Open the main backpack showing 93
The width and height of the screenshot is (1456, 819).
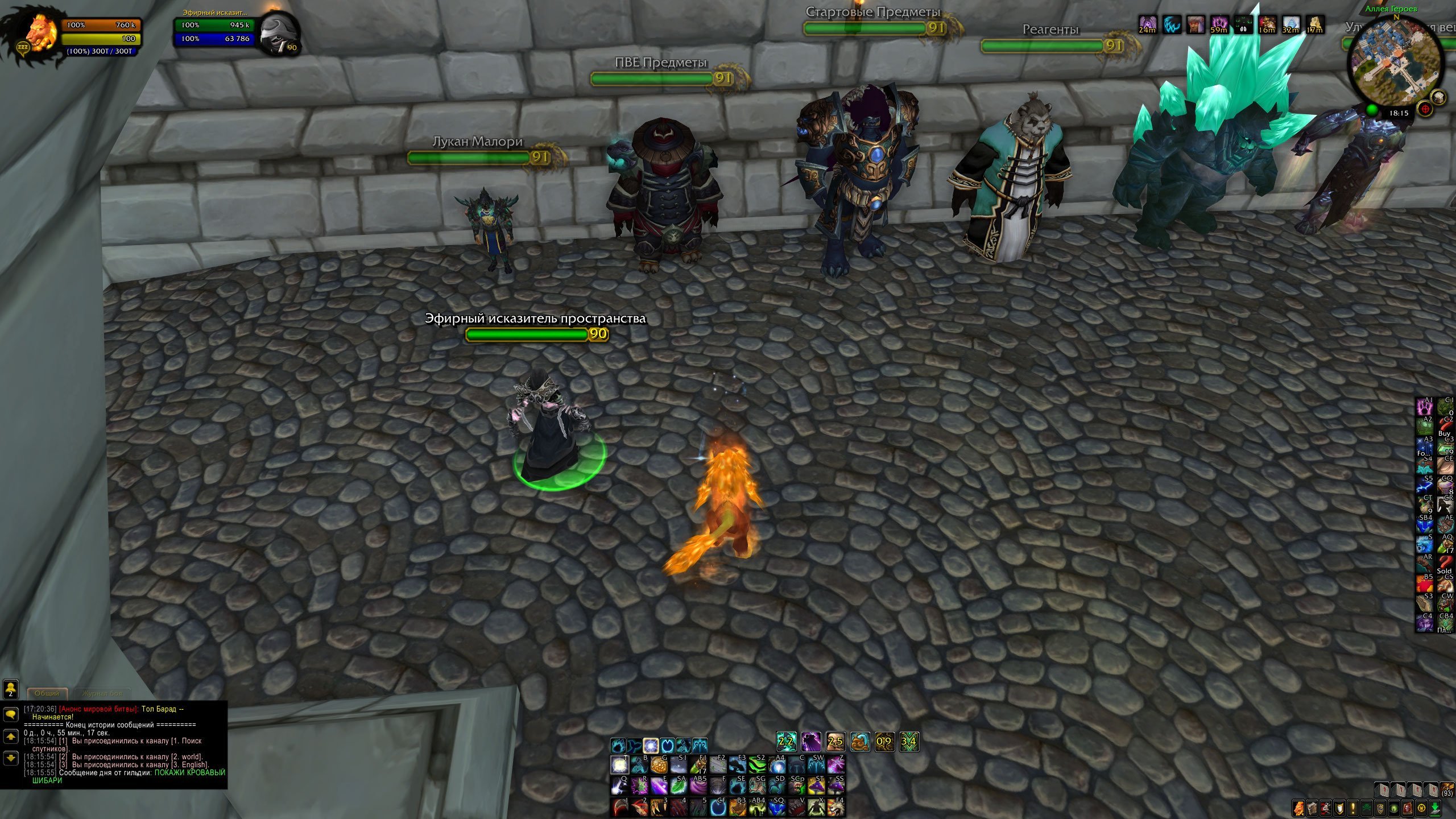(1447, 791)
